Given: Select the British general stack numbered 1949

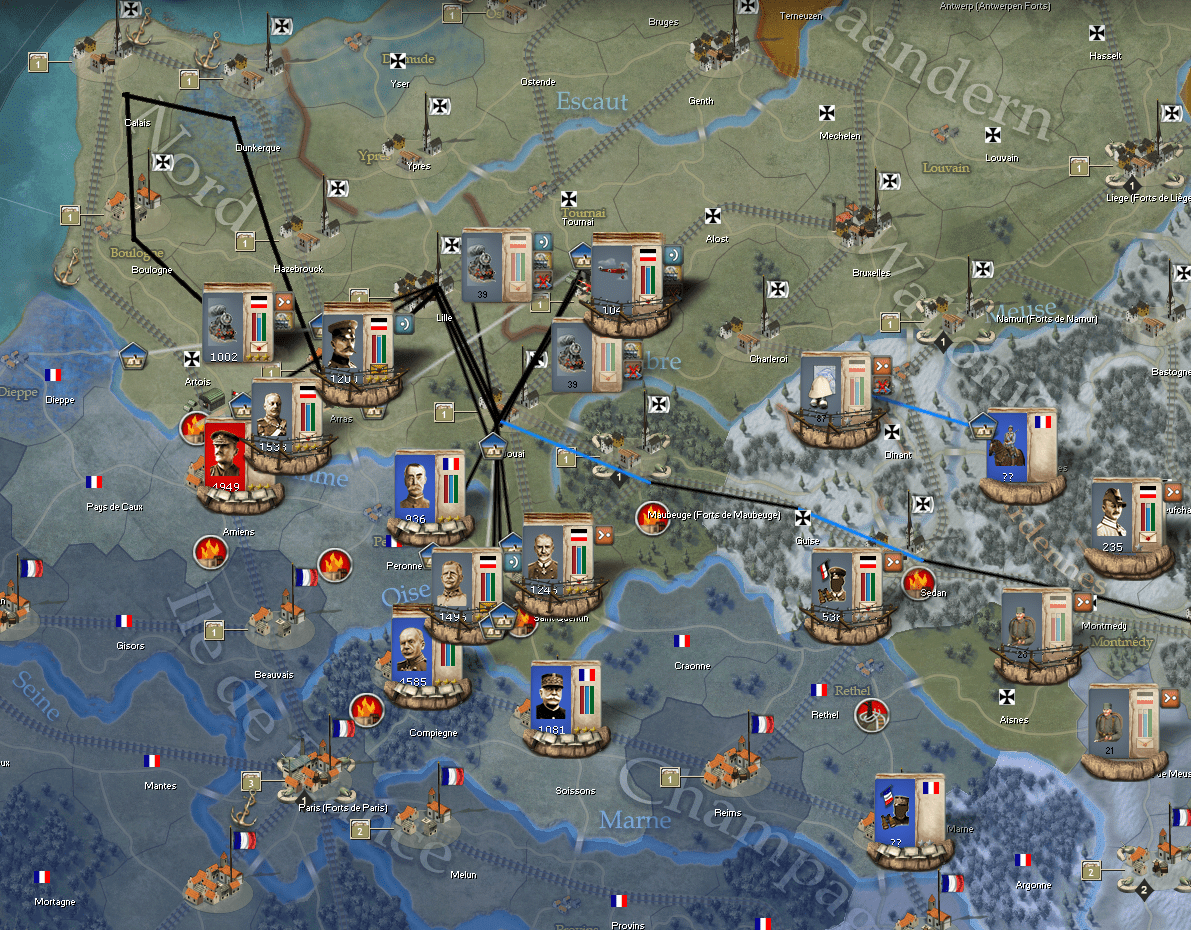Looking at the screenshot, I should click(x=226, y=460).
